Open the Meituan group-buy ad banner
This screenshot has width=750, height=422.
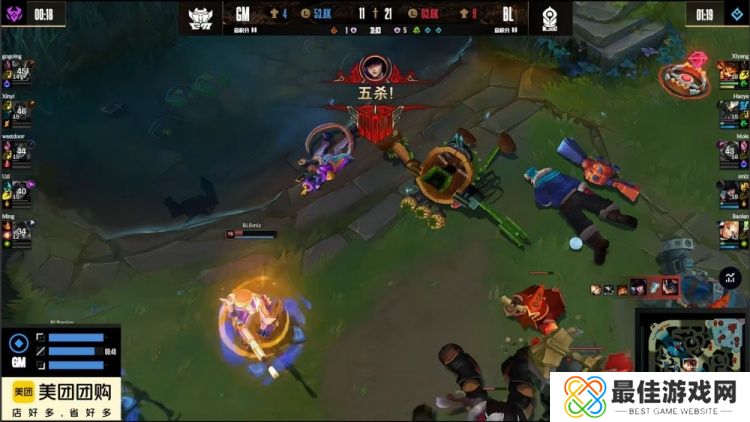click(x=61, y=398)
